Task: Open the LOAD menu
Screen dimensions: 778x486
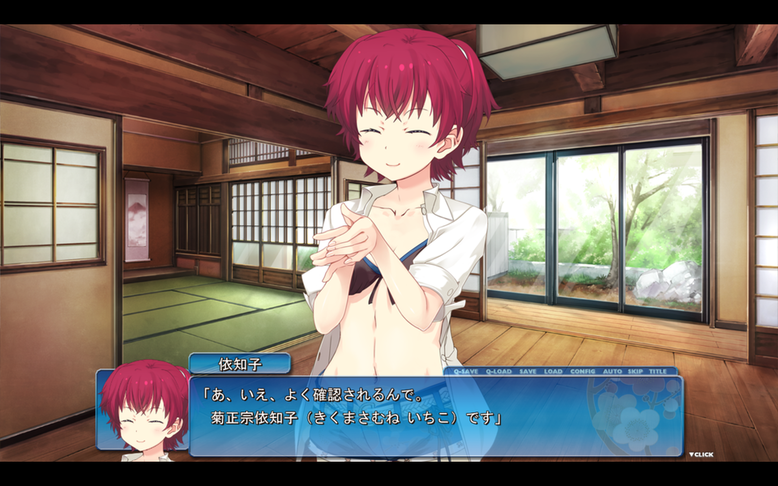Action: click(553, 371)
